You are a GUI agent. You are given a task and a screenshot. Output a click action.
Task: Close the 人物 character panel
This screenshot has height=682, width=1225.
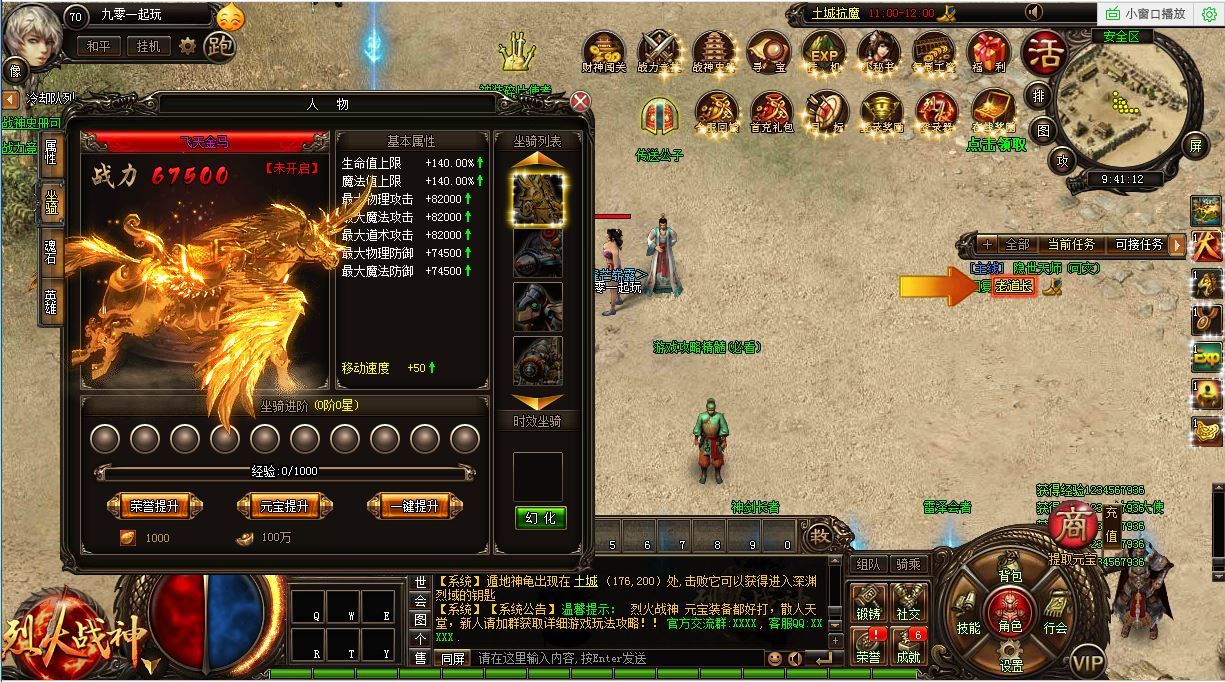click(x=580, y=101)
